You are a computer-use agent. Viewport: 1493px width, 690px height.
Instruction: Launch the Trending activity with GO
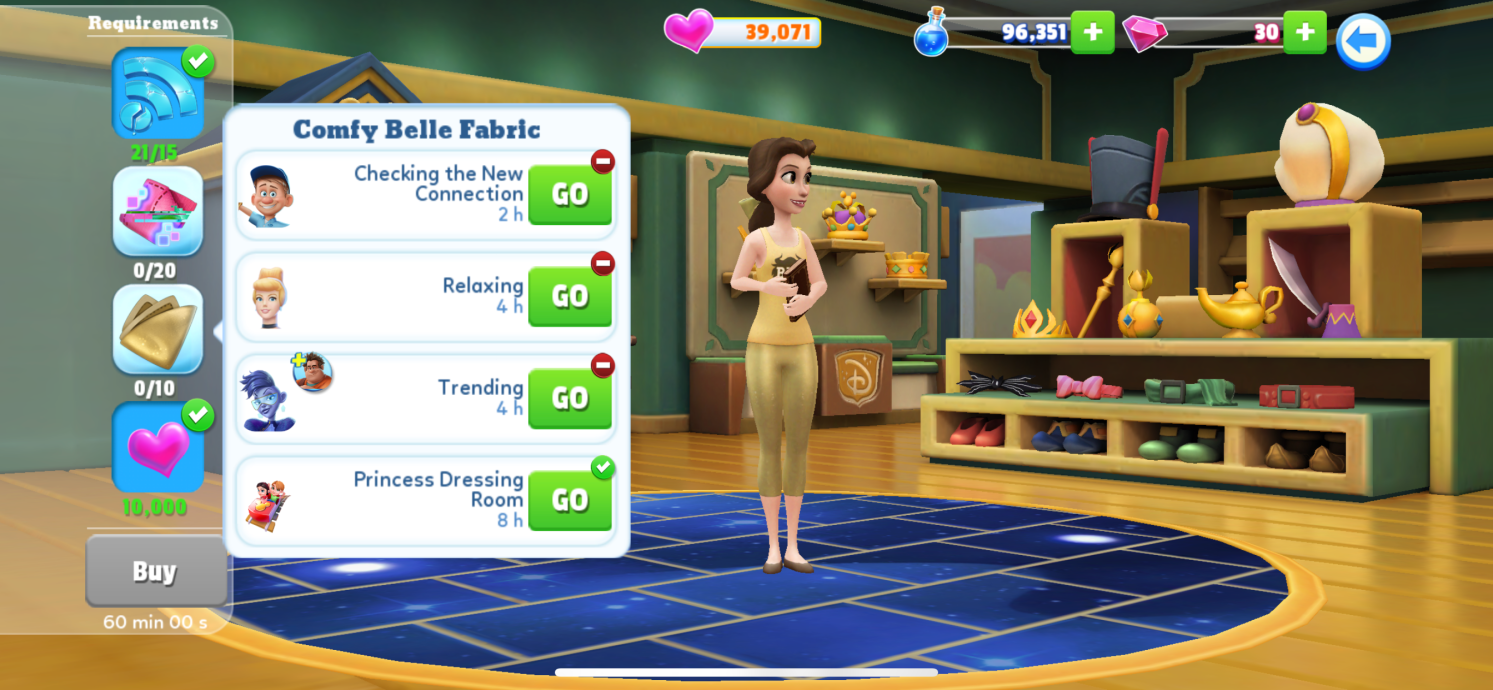click(569, 399)
